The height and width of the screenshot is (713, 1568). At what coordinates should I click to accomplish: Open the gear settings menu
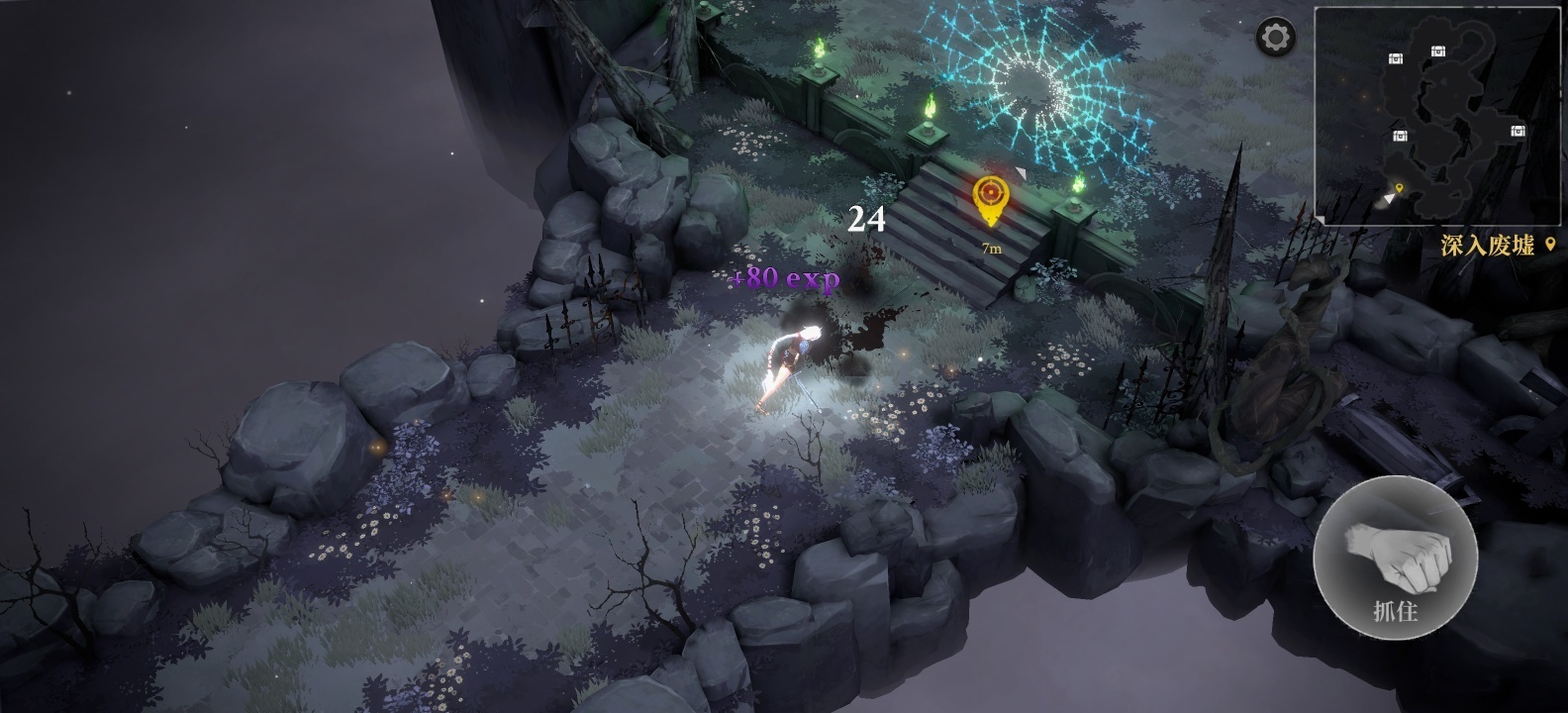[x=1276, y=39]
